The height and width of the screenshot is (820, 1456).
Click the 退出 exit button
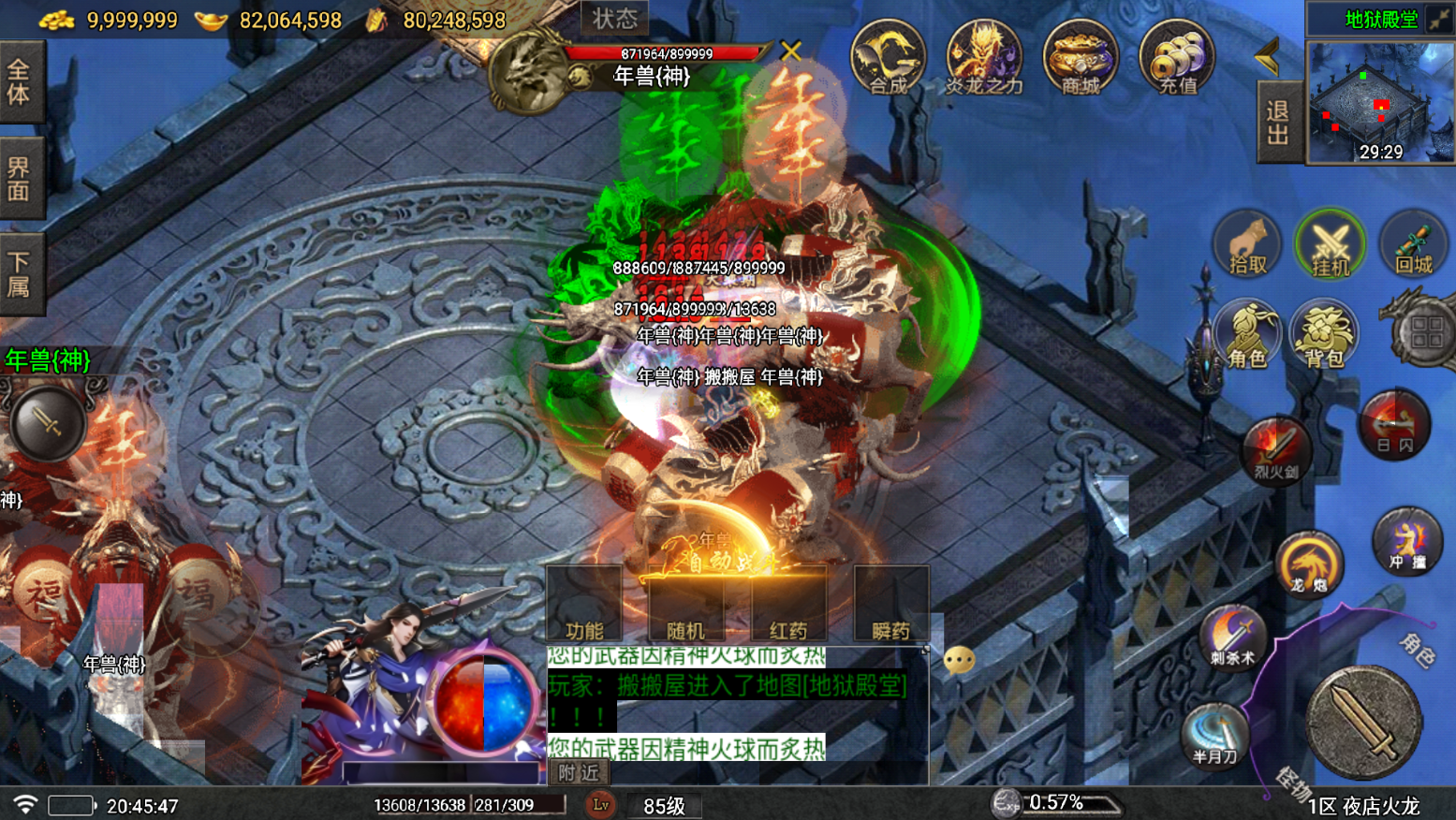tap(1278, 123)
